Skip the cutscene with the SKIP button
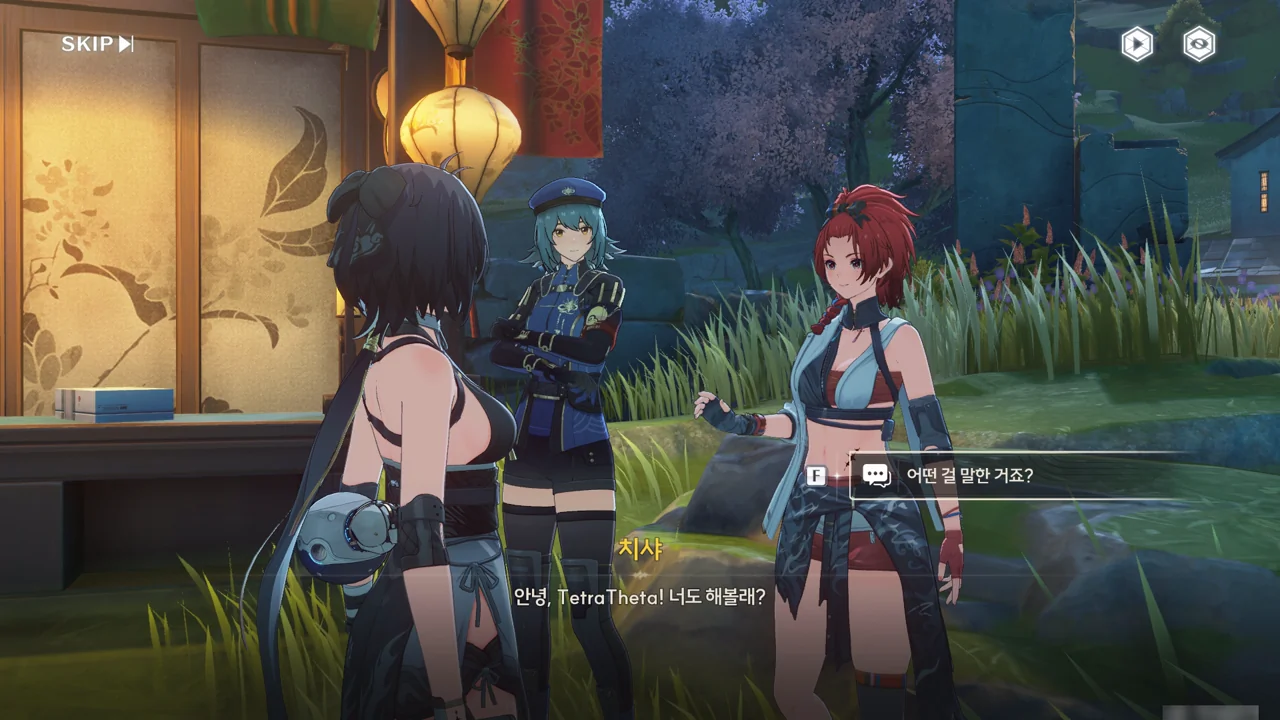1280x720 pixels. click(97, 44)
